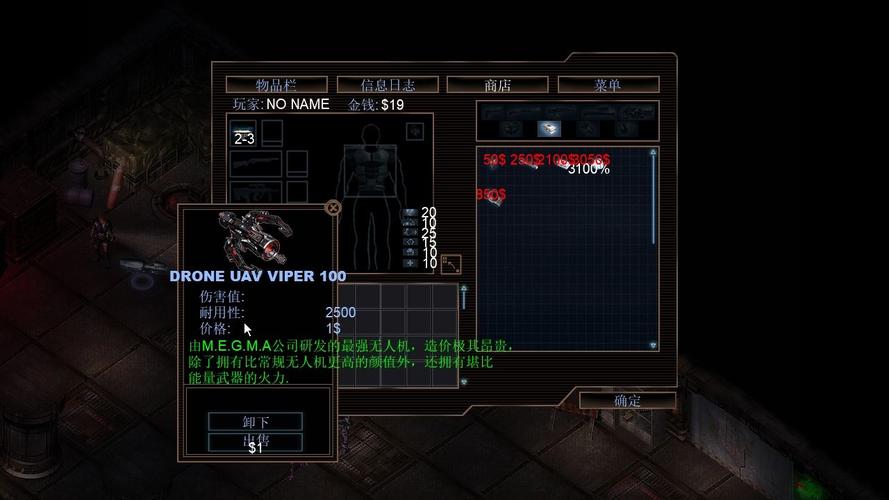Click the shop list's scroll-up arrow
Viewport: 889px width, 500px height.
[653, 153]
